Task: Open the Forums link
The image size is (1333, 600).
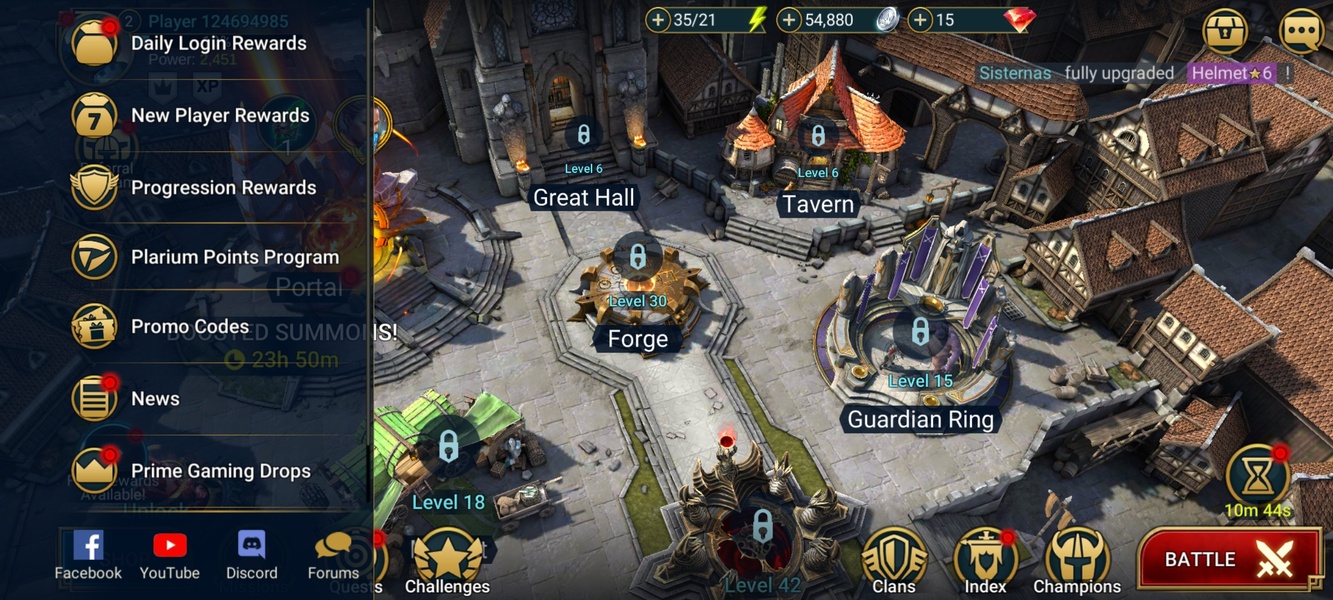Action: click(333, 555)
